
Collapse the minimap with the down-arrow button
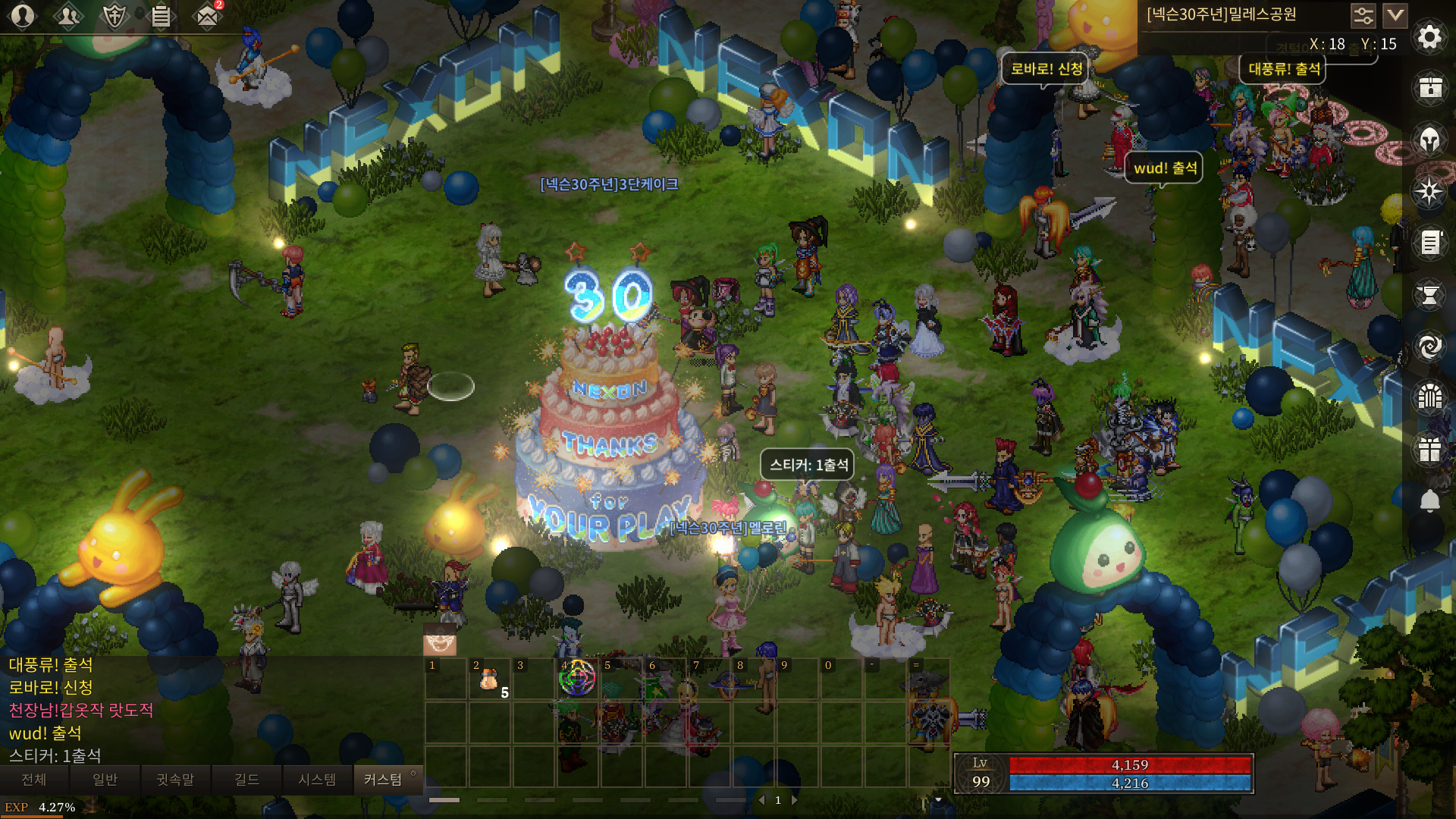point(1395,15)
